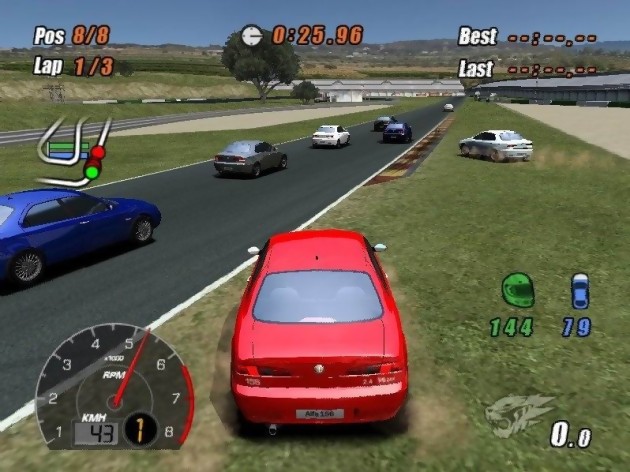Select the green helmet driver icon
Image resolution: width=630 pixels, height=472 pixels.
(x=517, y=290)
